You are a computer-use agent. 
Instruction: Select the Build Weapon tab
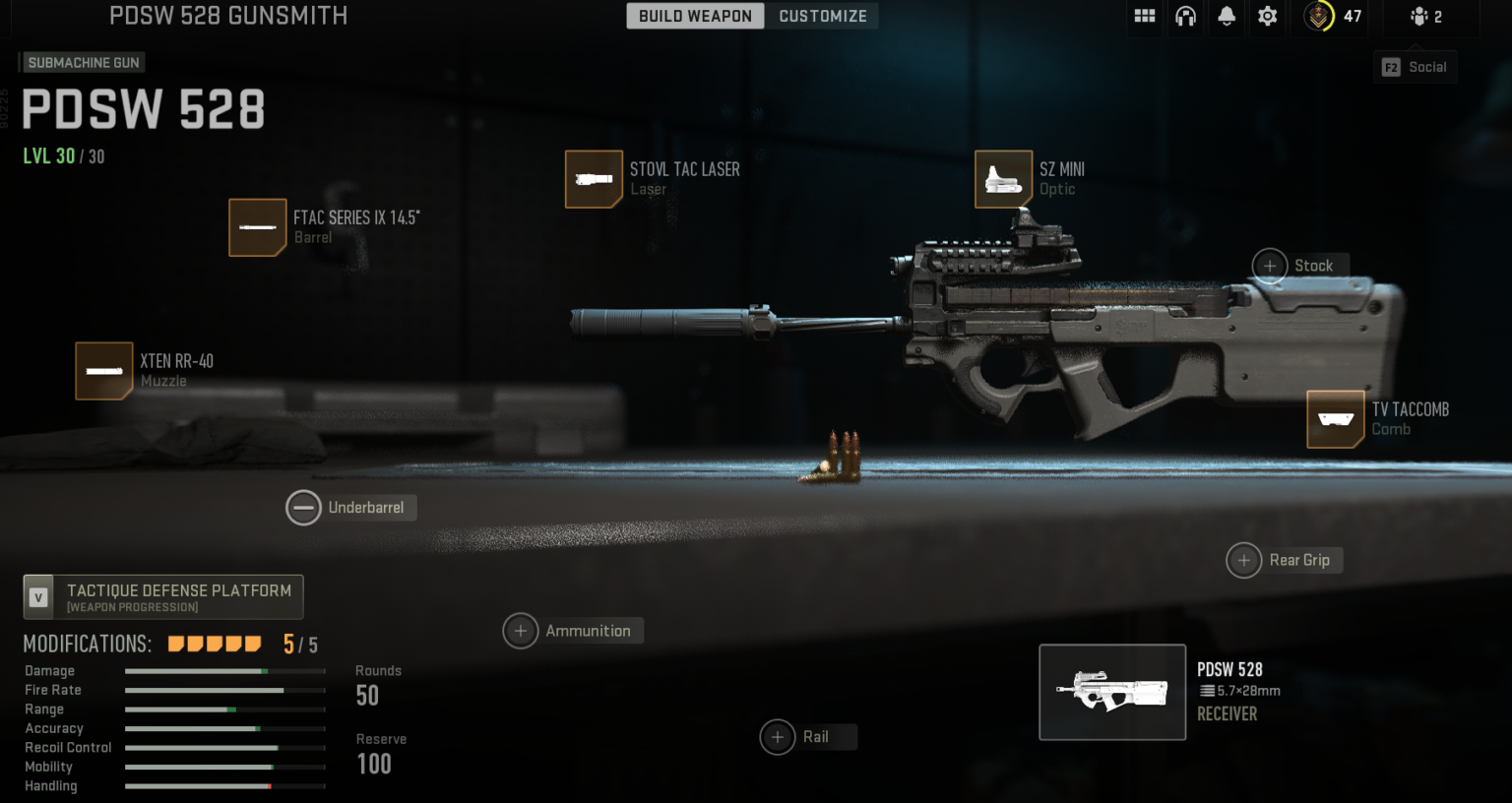[695, 16]
